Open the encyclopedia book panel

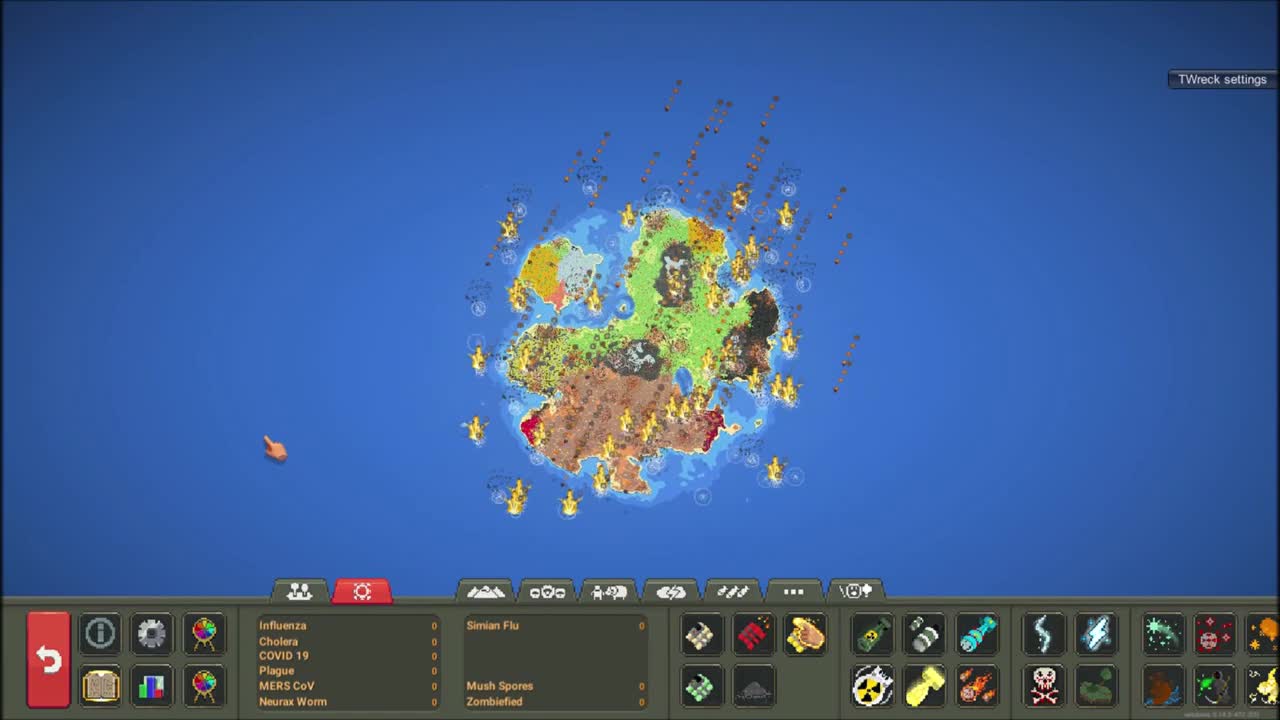[100, 686]
